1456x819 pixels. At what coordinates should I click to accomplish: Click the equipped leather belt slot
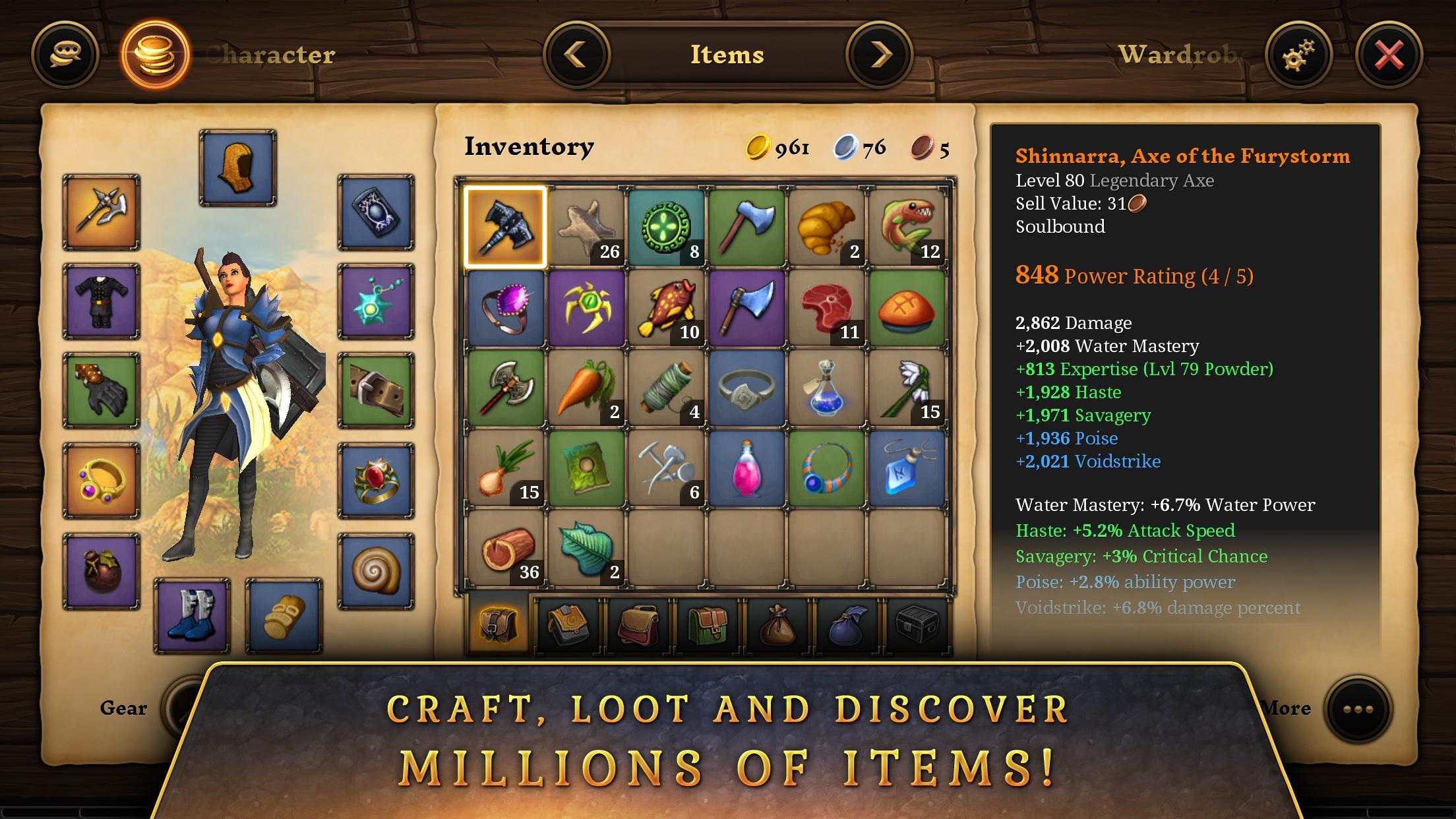point(376,390)
